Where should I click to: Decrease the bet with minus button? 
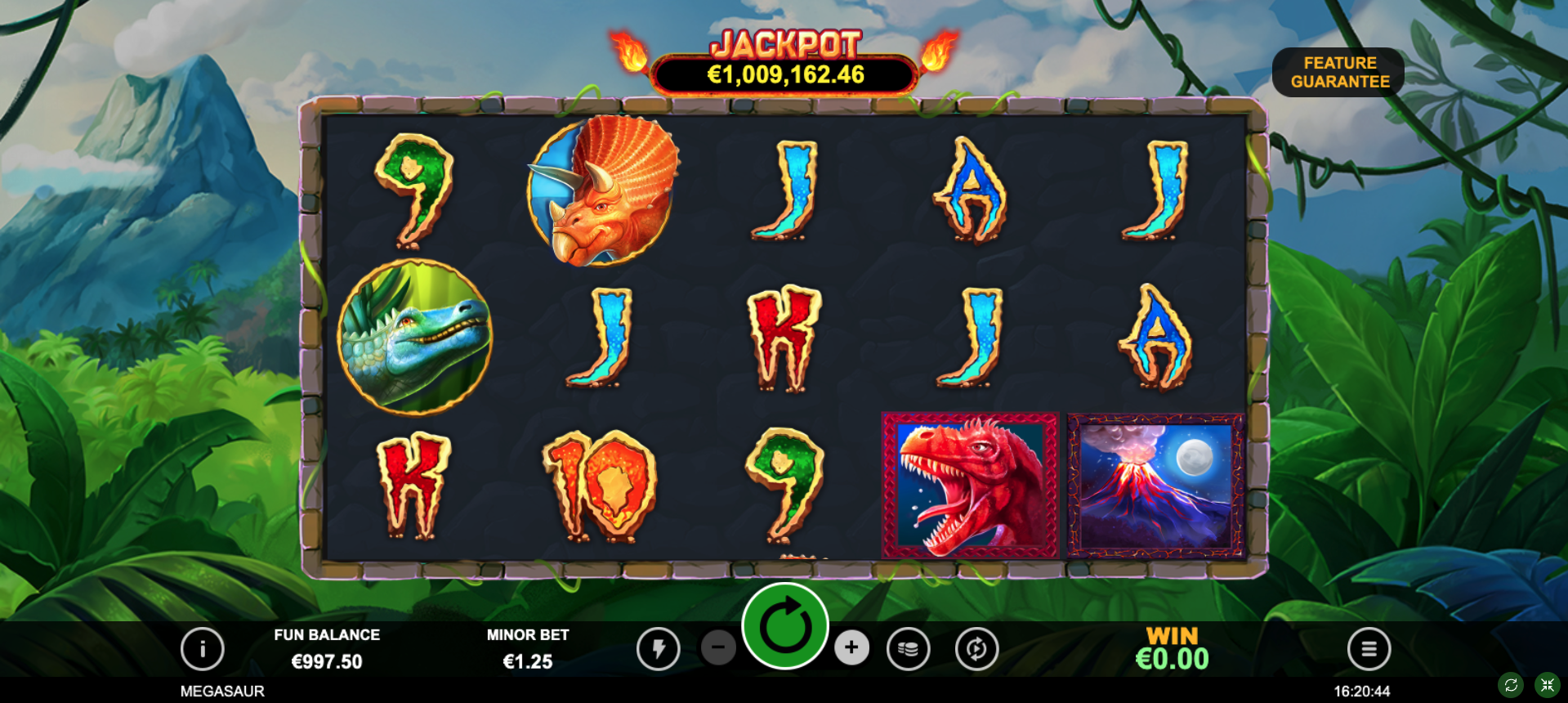pyautogui.click(x=718, y=648)
